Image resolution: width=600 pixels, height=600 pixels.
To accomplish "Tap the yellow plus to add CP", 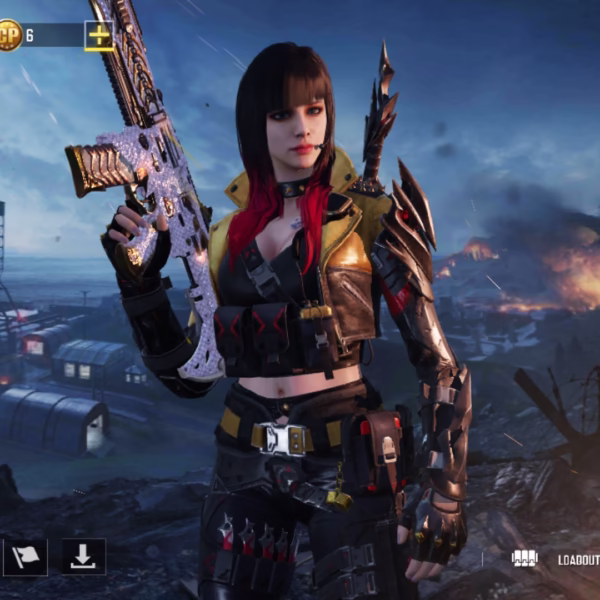I will click(x=99, y=36).
